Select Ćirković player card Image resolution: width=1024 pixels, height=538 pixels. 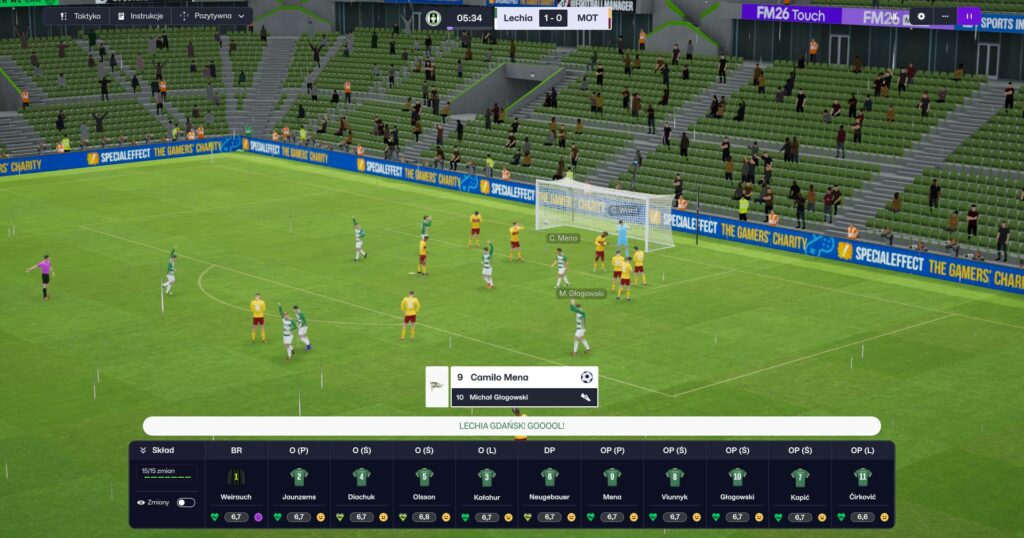pyautogui.click(x=862, y=485)
